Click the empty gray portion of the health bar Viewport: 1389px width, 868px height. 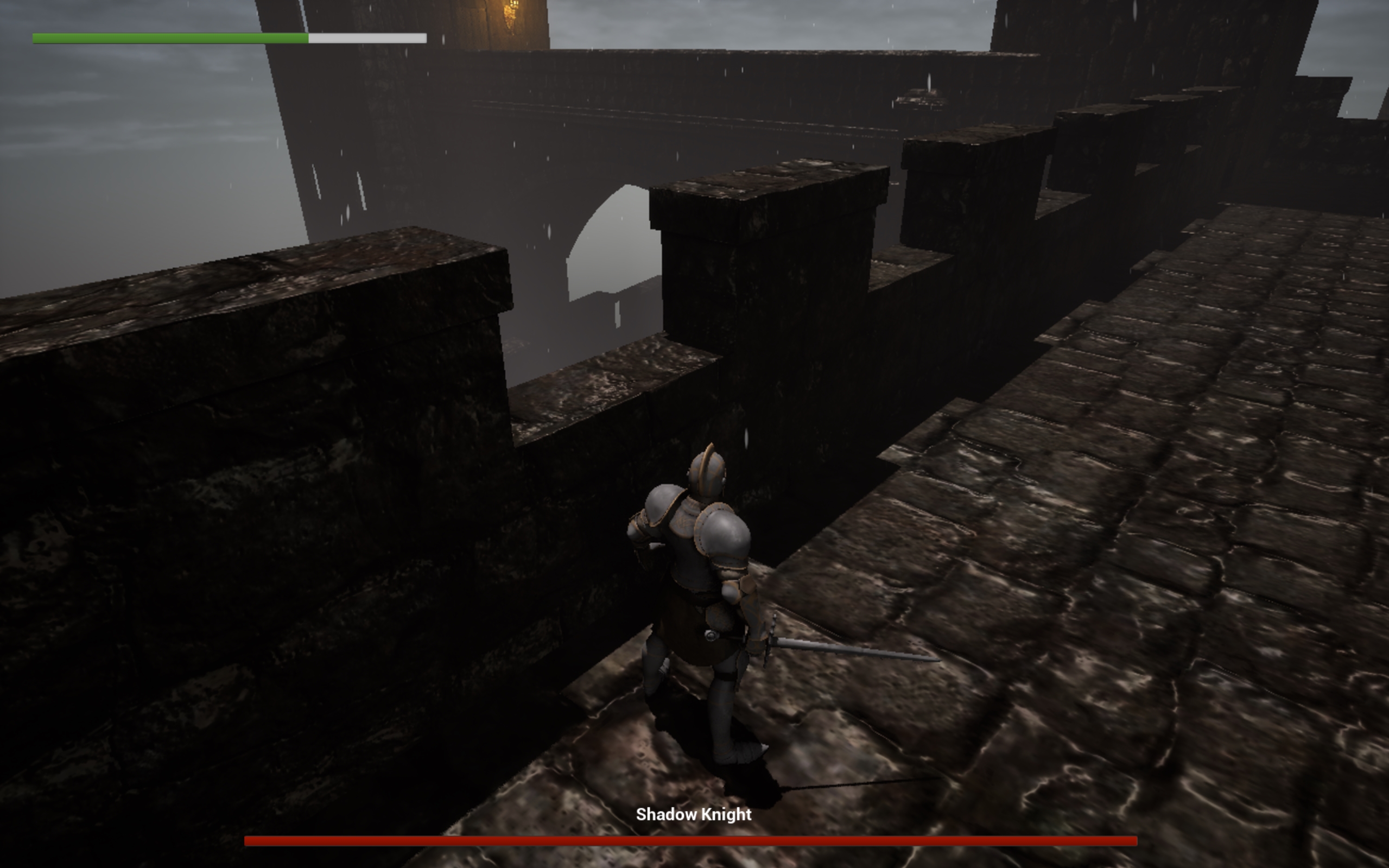coord(367,39)
